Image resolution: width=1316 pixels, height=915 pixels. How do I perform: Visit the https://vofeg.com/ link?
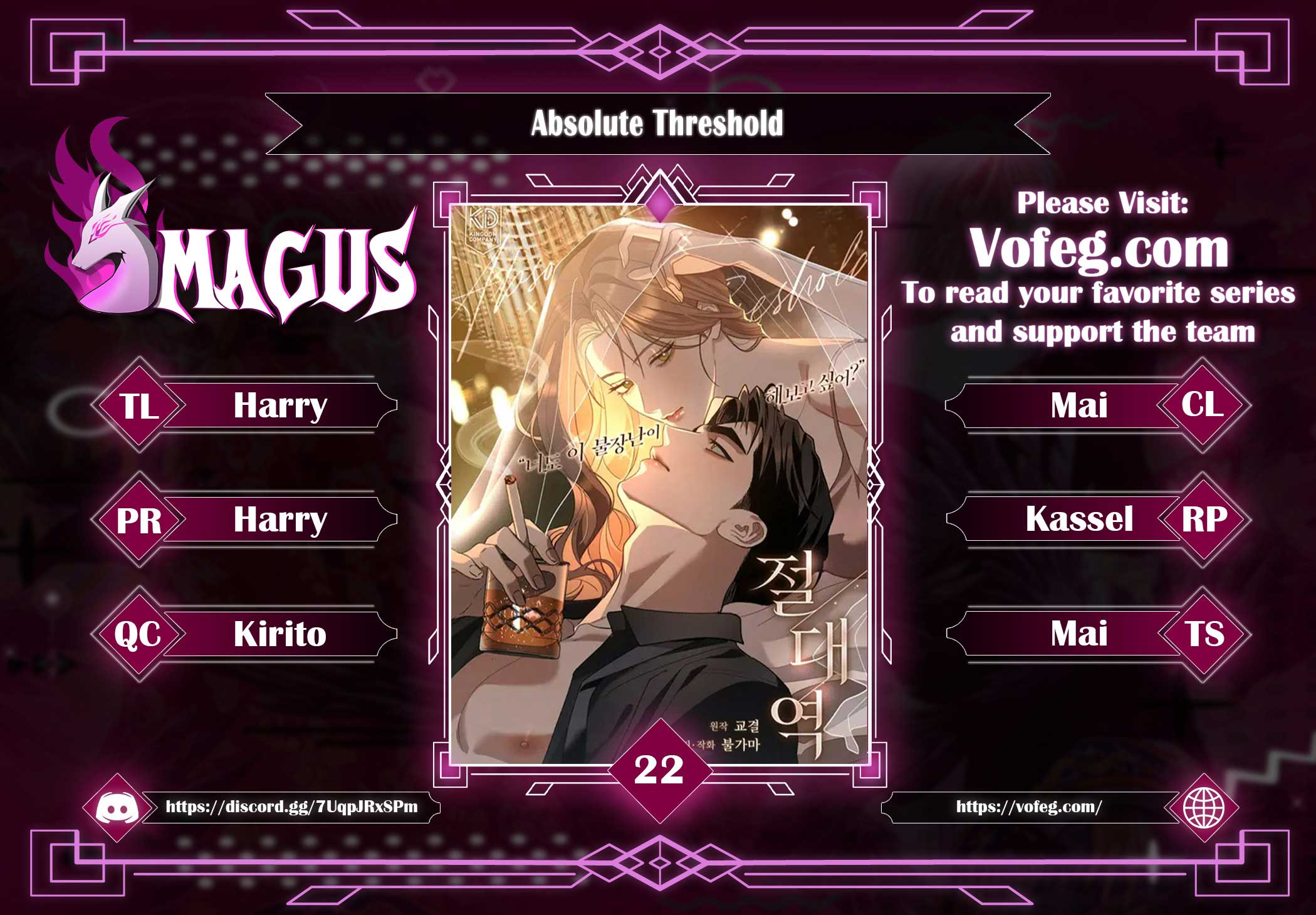(1028, 807)
